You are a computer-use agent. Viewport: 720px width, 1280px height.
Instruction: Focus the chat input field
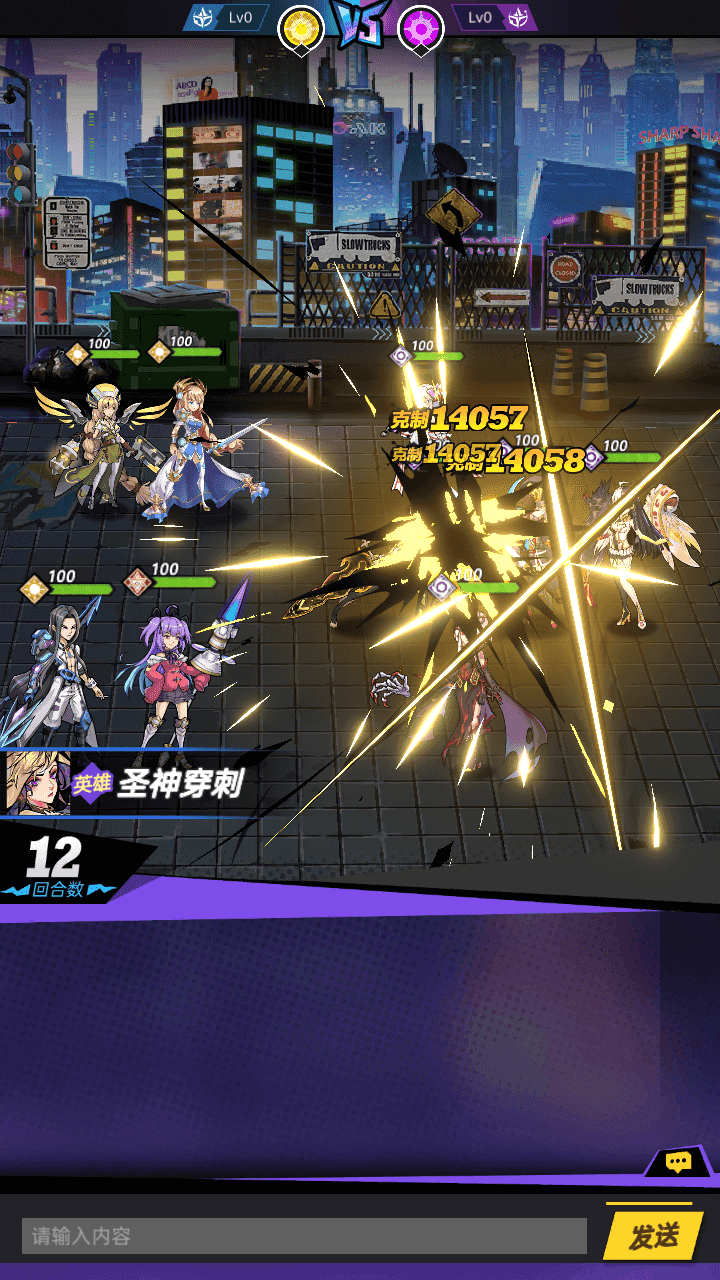click(x=304, y=1237)
